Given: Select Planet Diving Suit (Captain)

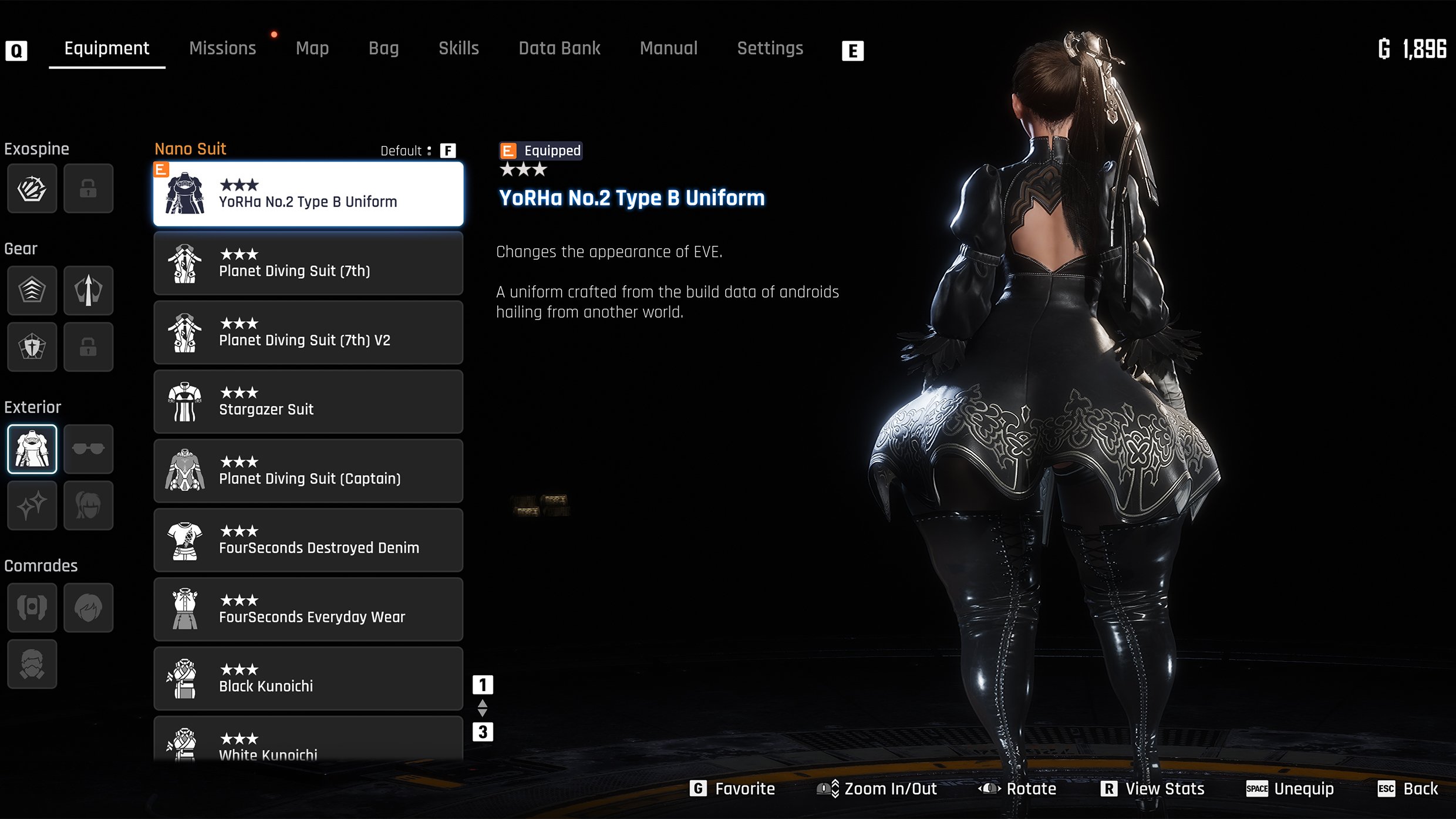Looking at the screenshot, I should tap(308, 471).
